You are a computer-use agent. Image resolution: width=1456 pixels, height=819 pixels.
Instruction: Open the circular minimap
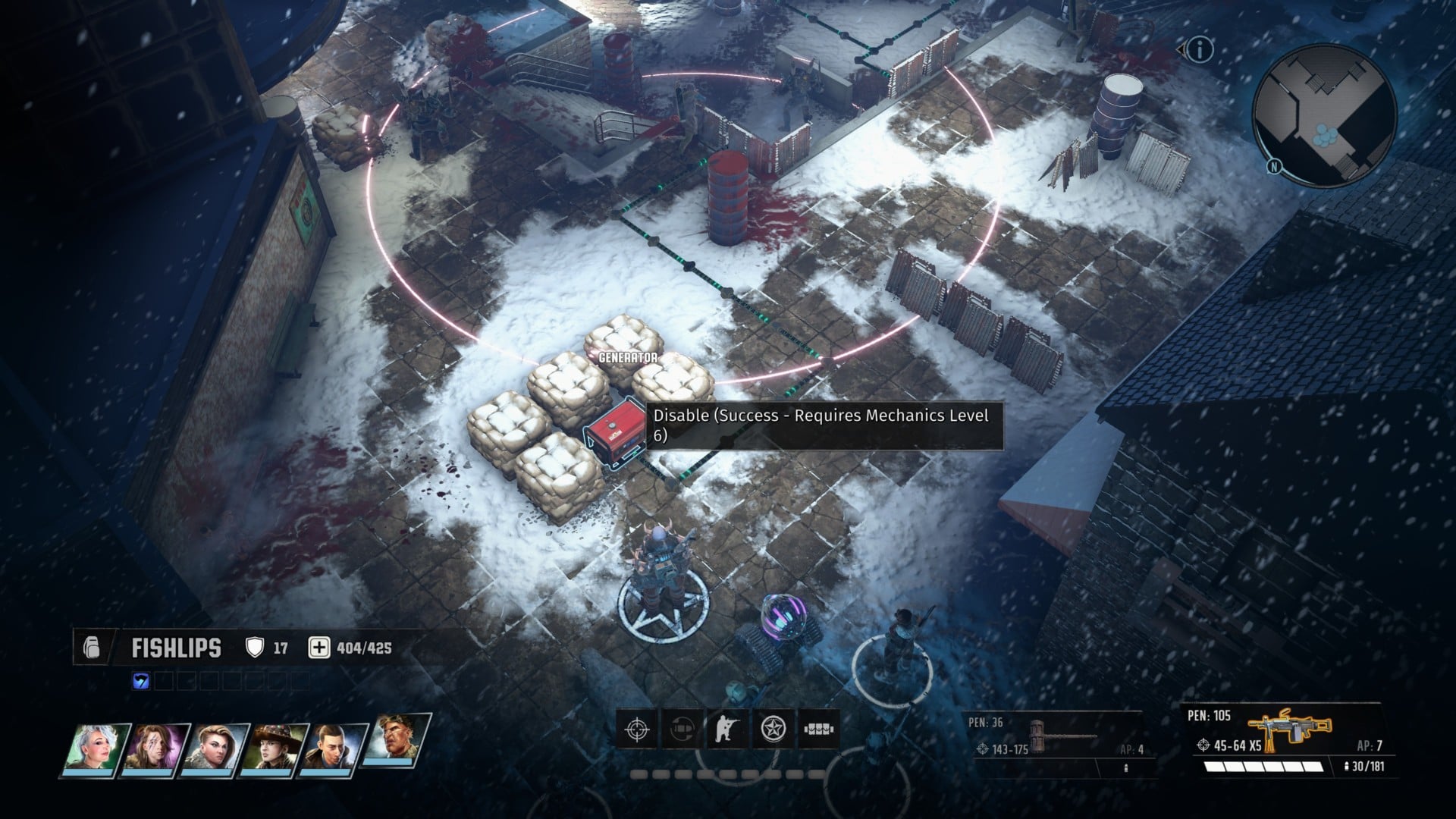click(x=1324, y=115)
